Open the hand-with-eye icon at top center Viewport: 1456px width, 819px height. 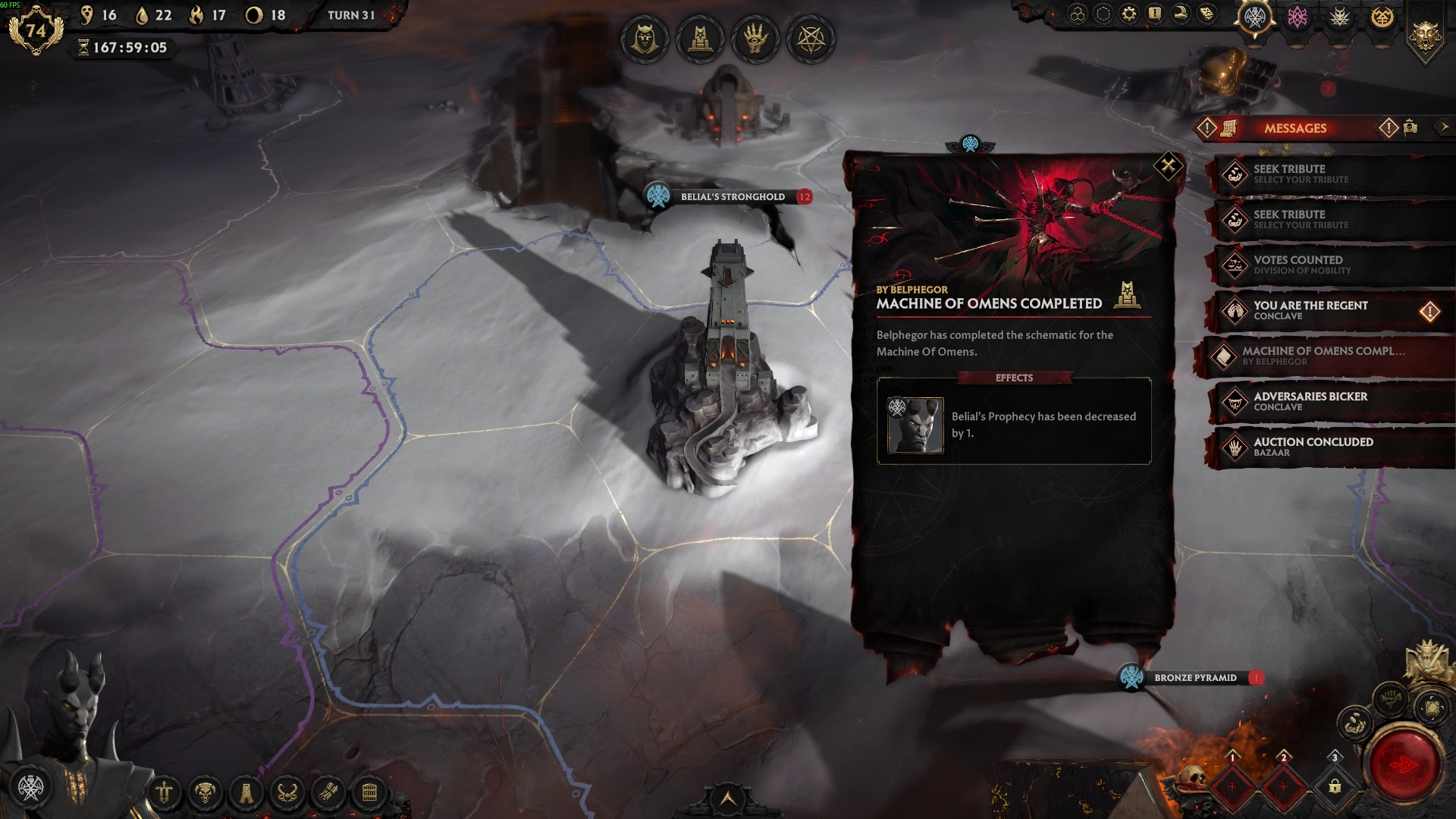click(755, 38)
